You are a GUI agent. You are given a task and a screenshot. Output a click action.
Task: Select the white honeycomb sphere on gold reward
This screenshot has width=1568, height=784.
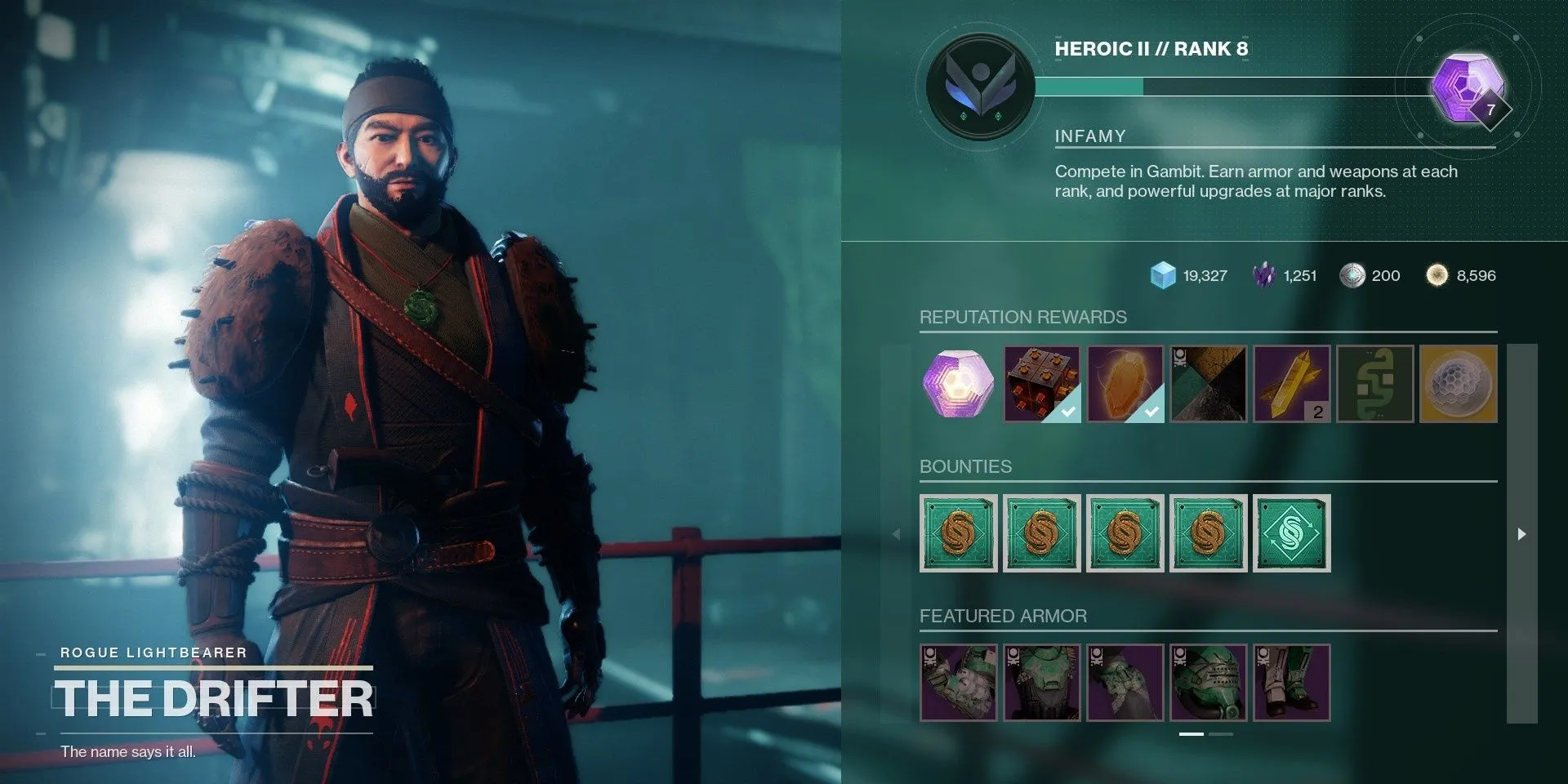1459,384
